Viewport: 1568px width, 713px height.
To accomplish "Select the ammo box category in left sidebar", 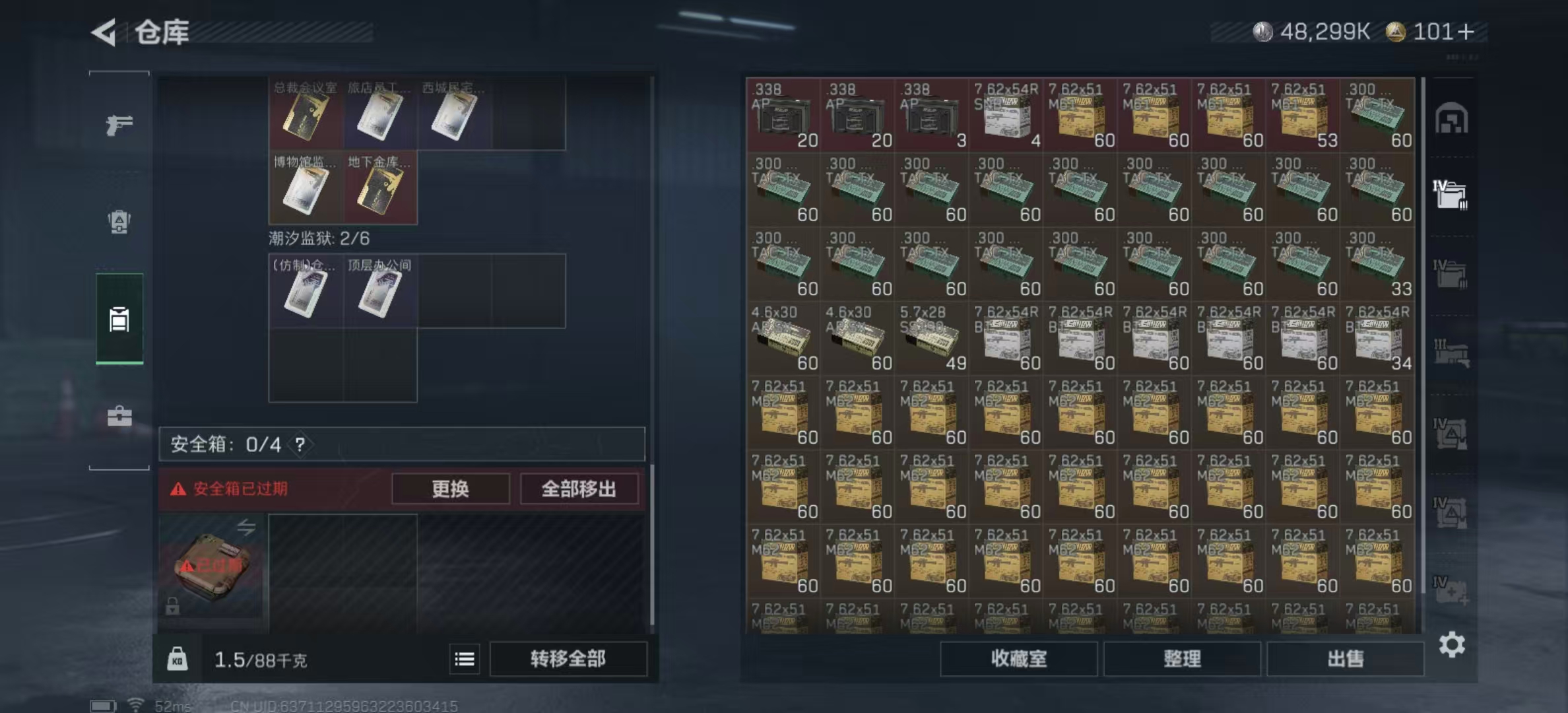I will [119, 319].
